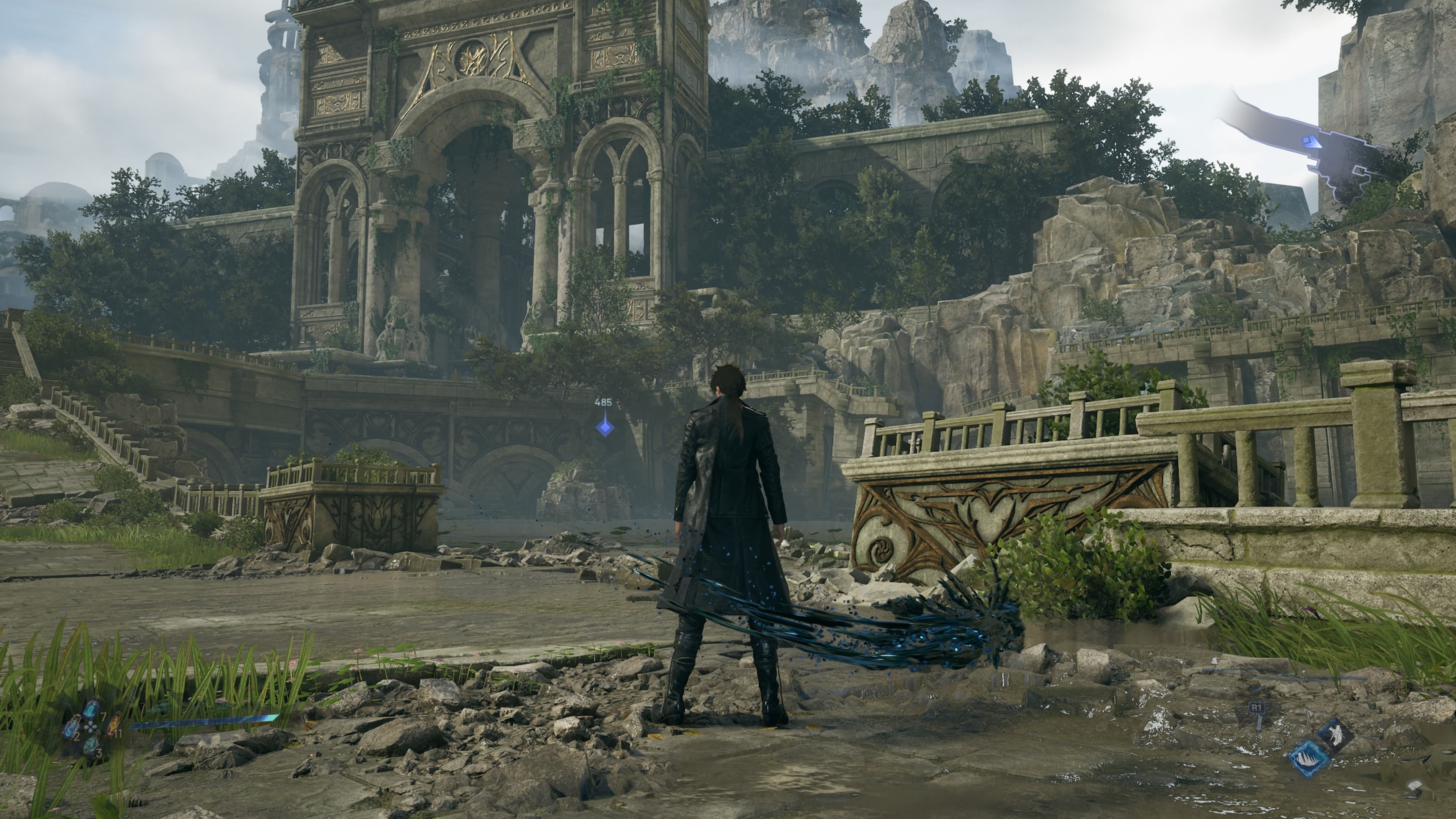Expand the skill shortcut panel

pos(1323,746)
